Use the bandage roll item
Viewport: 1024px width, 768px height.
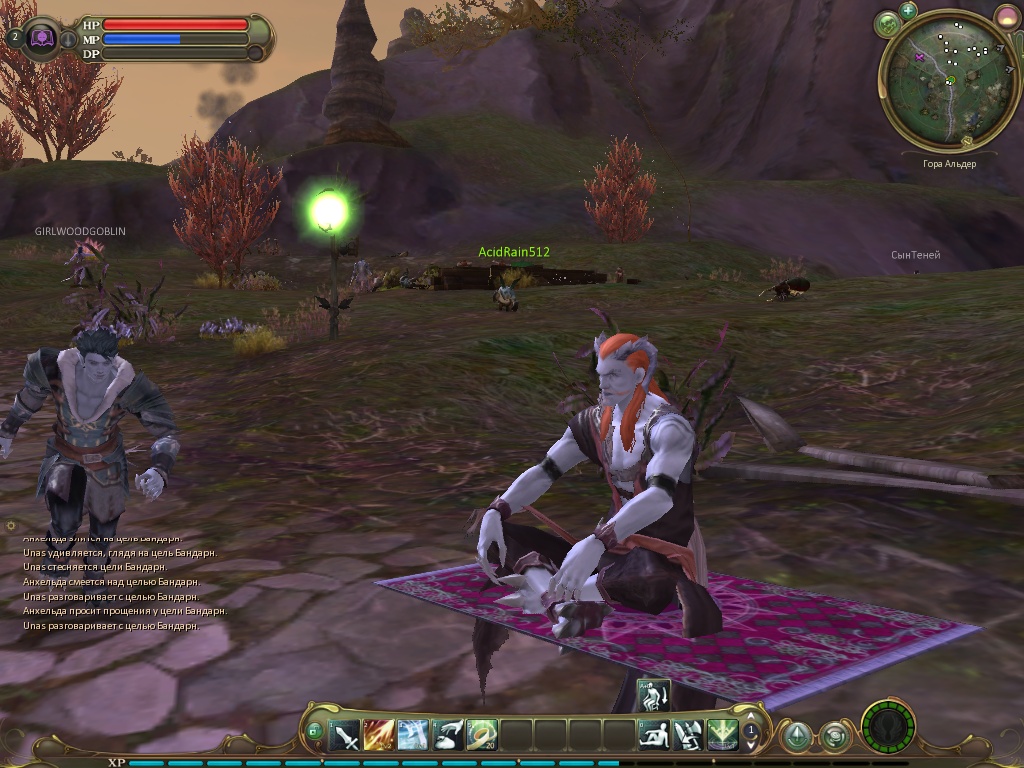pyautogui.click(x=481, y=735)
